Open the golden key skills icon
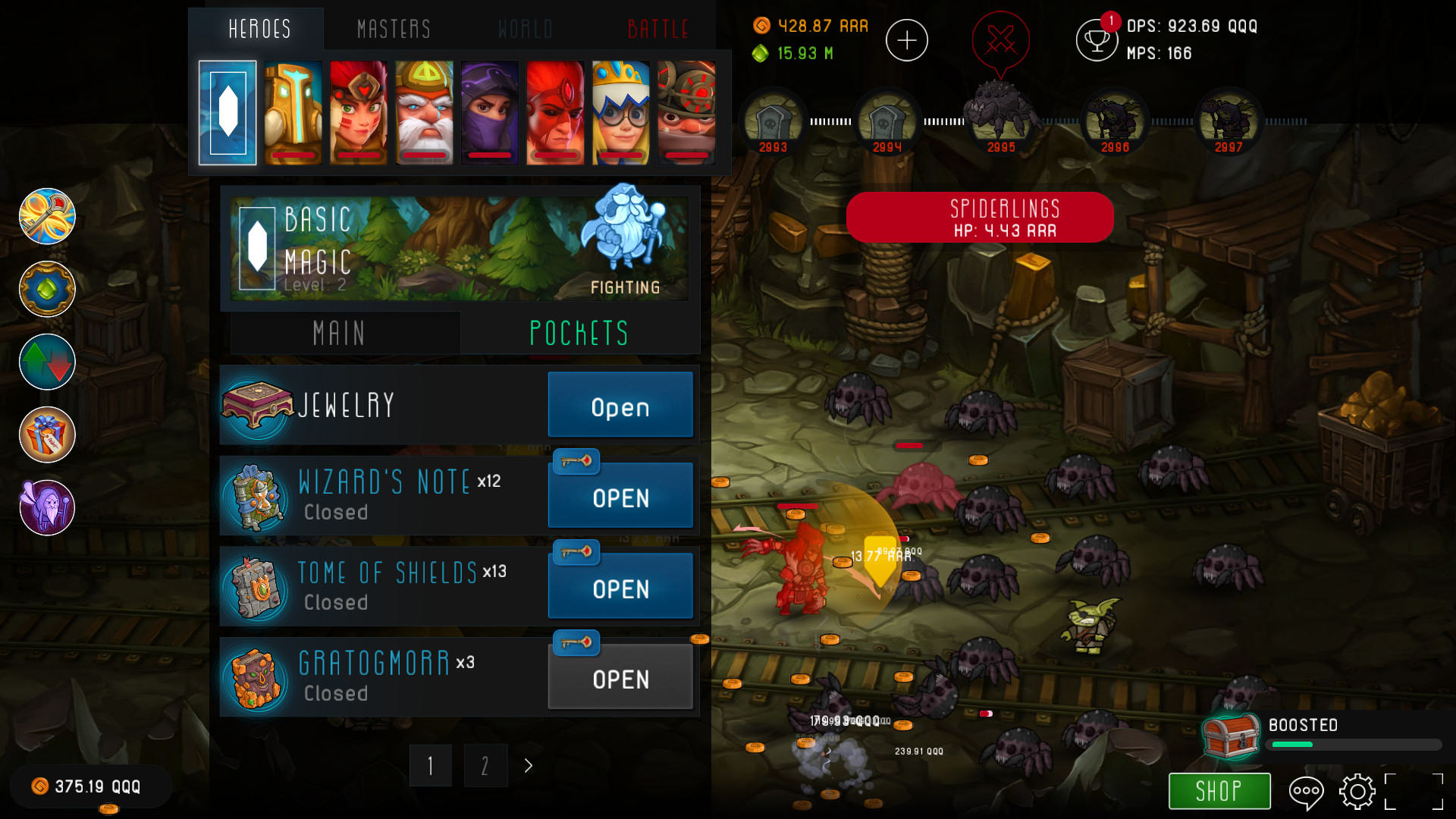Screen dimensions: 1456x819 click(46, 216)
